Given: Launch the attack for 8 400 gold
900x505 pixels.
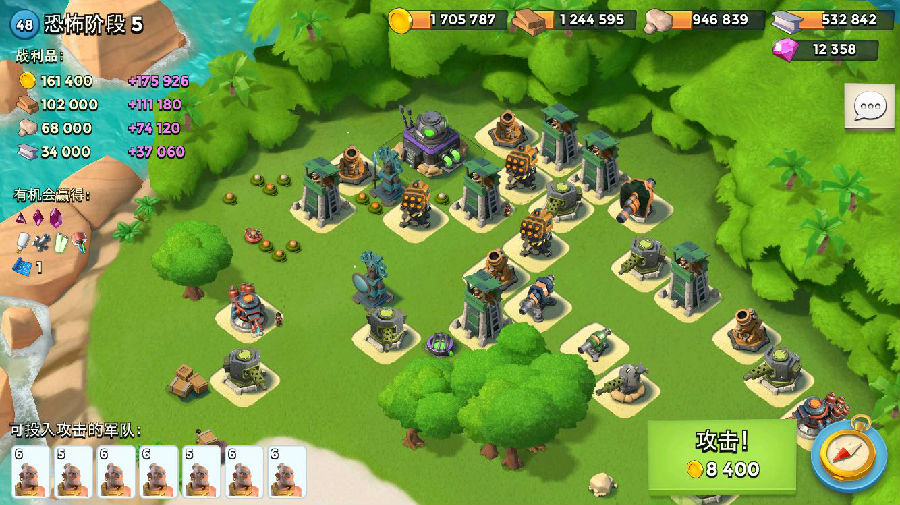Looking at the screenshot, I should point(722,456).
